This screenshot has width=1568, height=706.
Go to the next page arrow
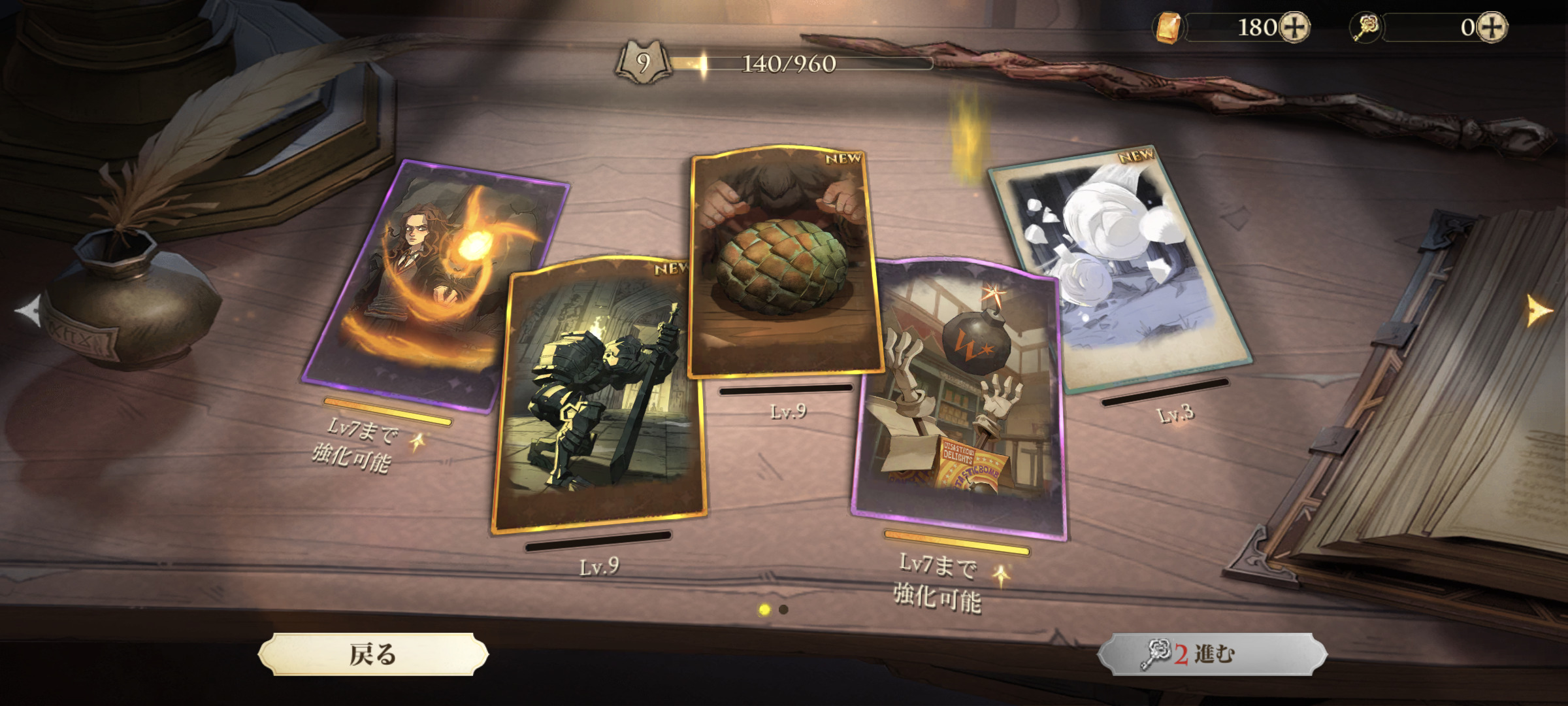pyautogui.click(x=1539, y=310)
